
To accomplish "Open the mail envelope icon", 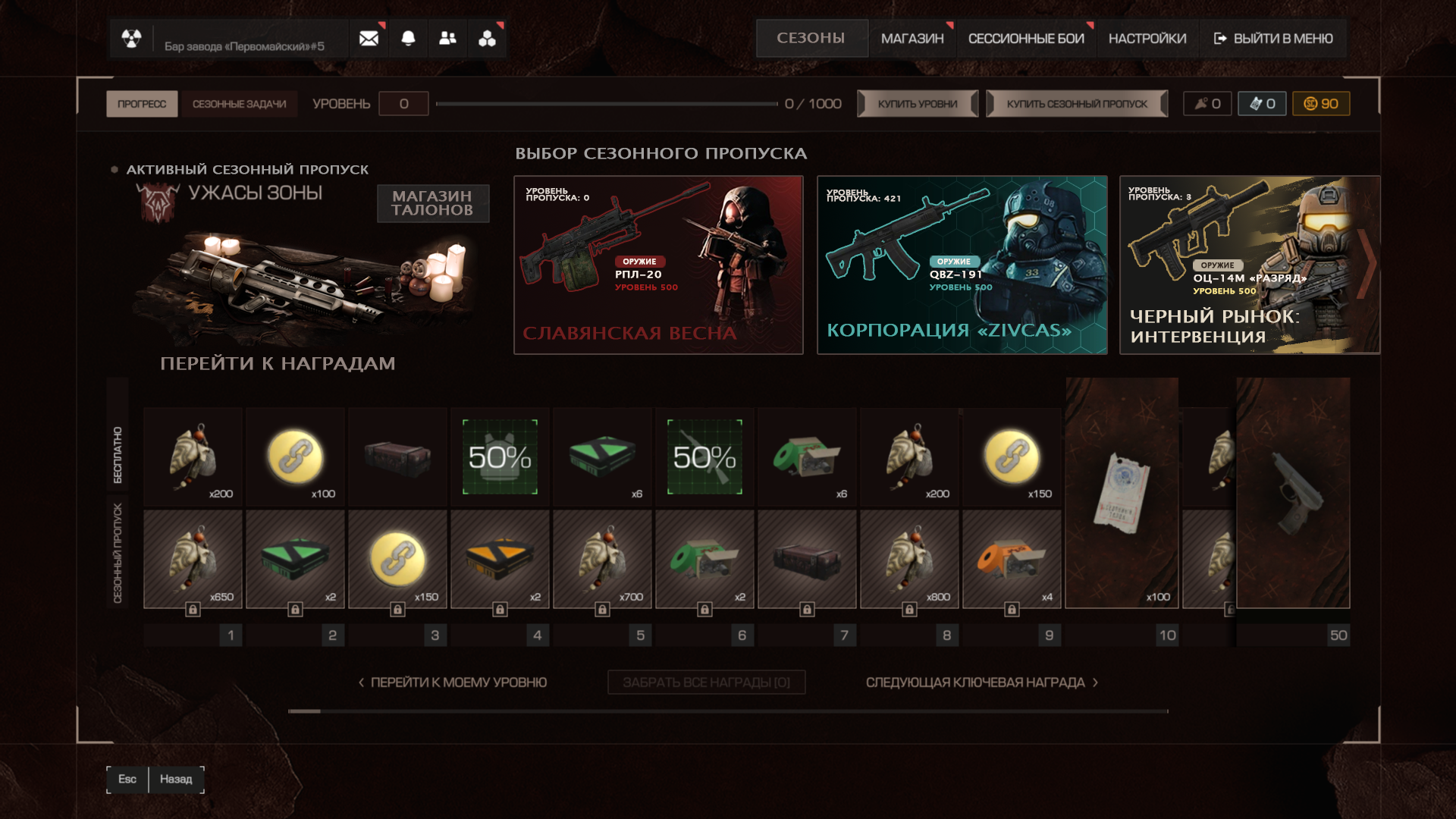I will point(369,39).
